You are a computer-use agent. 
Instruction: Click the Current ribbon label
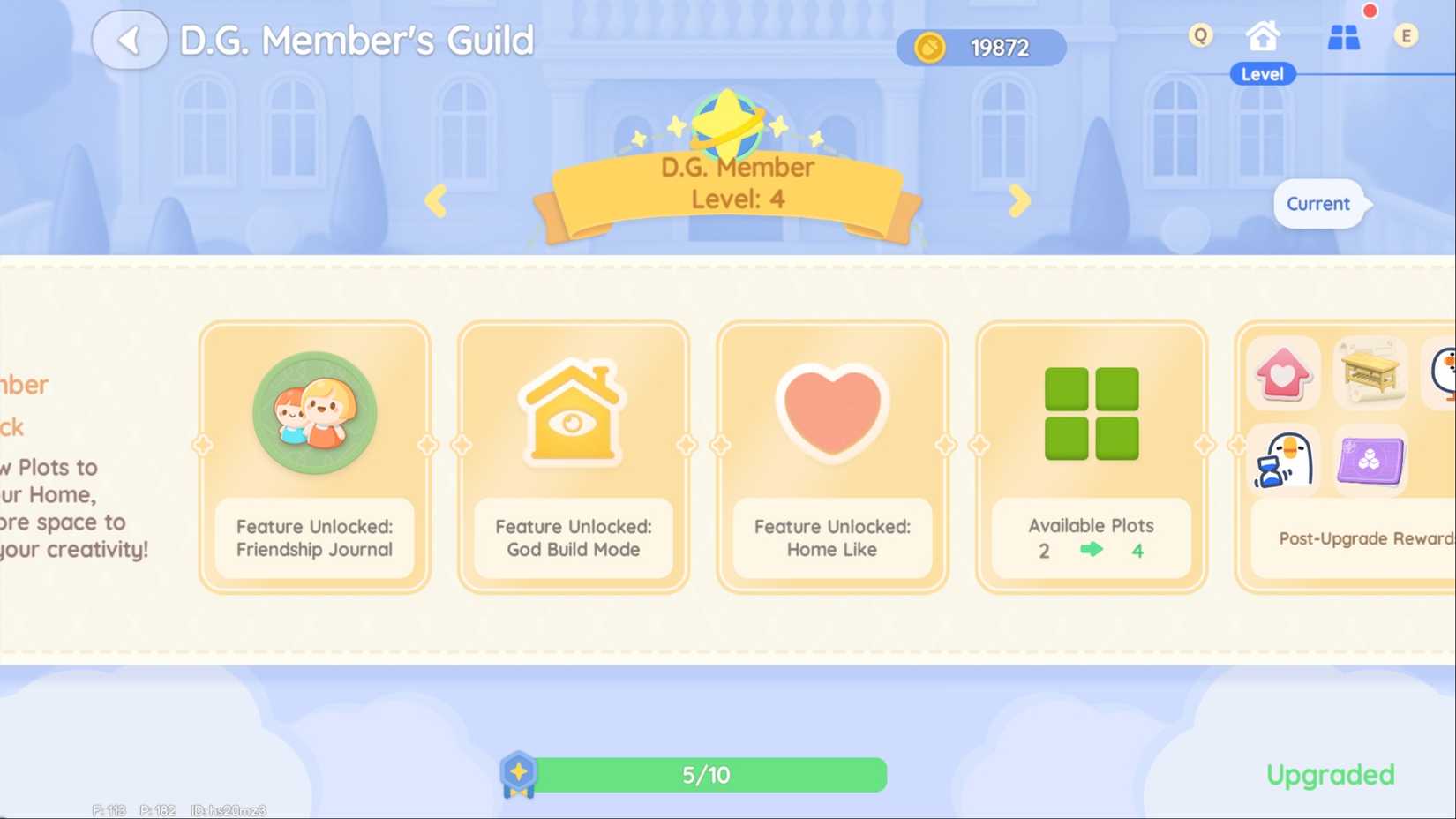(x=1319, y=203)
